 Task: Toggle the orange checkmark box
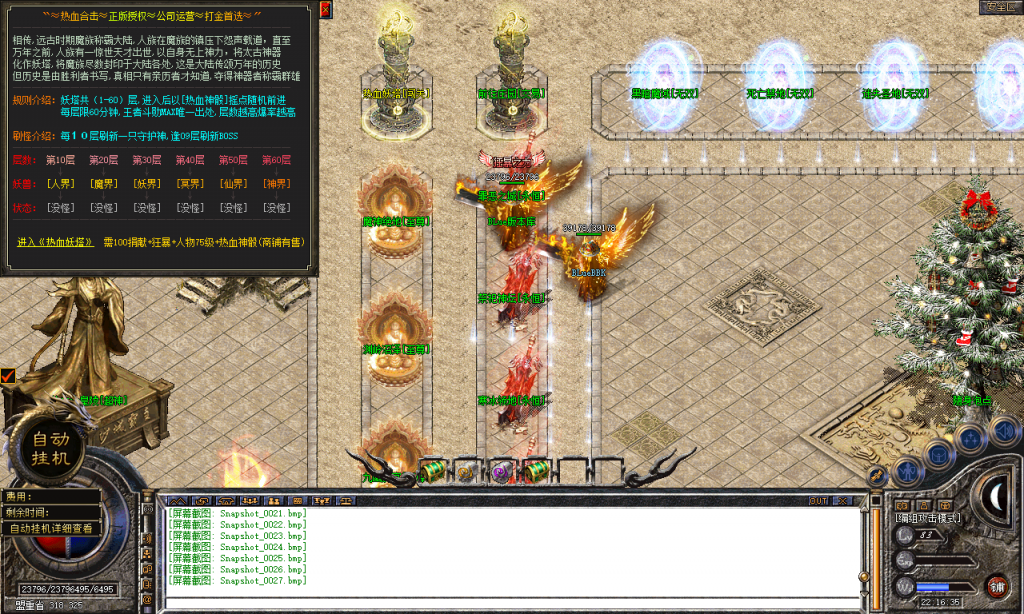(x=8, y=376)
